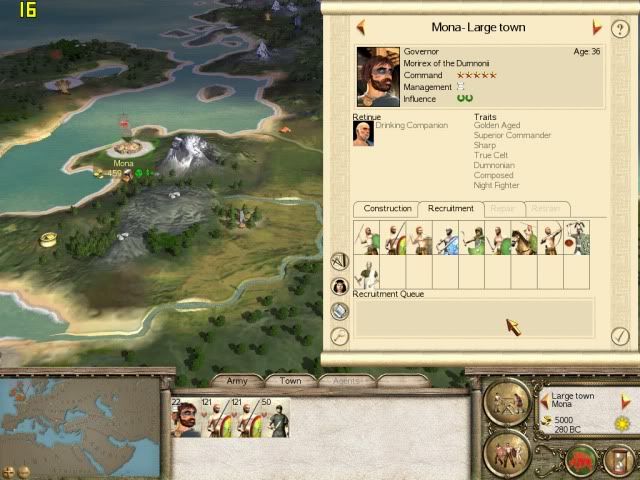640x480 pixels.
Task: Recruit the white-robed druid unit
Action: [x=367, y=274]
